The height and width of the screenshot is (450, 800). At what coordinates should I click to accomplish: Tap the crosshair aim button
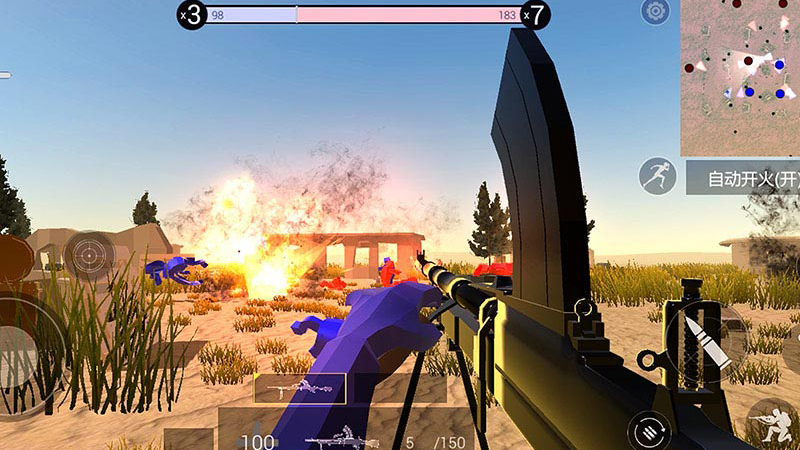[89, 255]
